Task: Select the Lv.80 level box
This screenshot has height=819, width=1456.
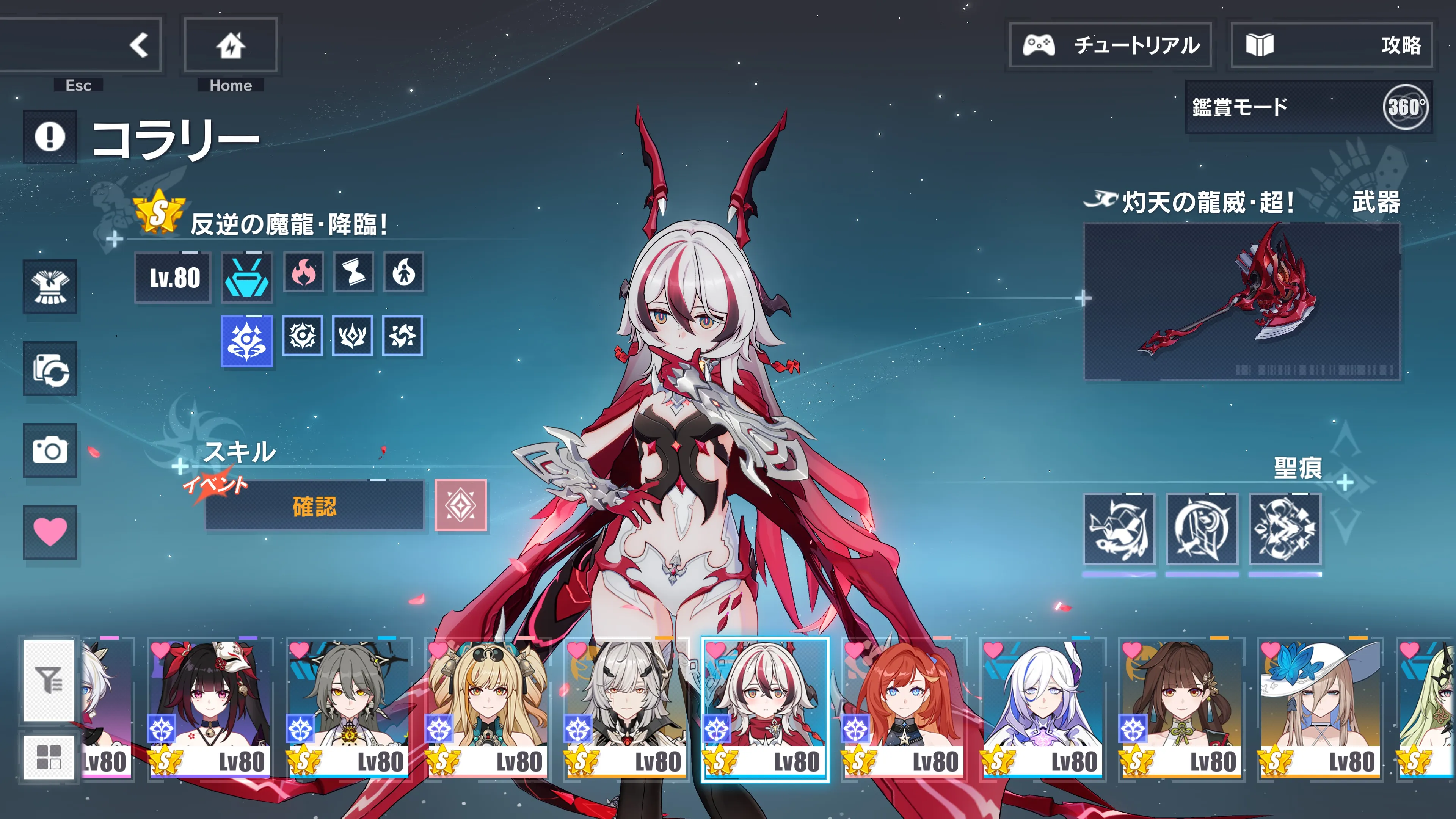Action: [x=174, y=278]
